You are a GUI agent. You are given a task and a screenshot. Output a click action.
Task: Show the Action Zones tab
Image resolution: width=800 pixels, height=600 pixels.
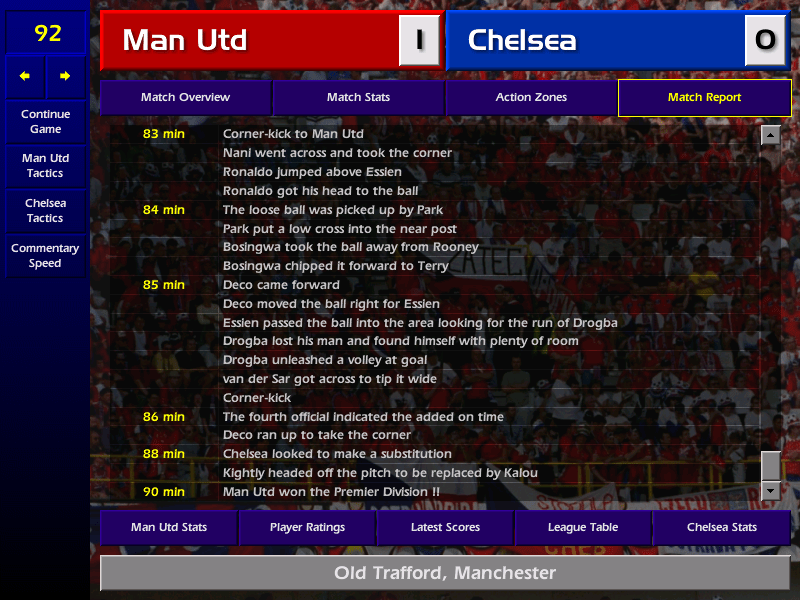coord(531,98)
